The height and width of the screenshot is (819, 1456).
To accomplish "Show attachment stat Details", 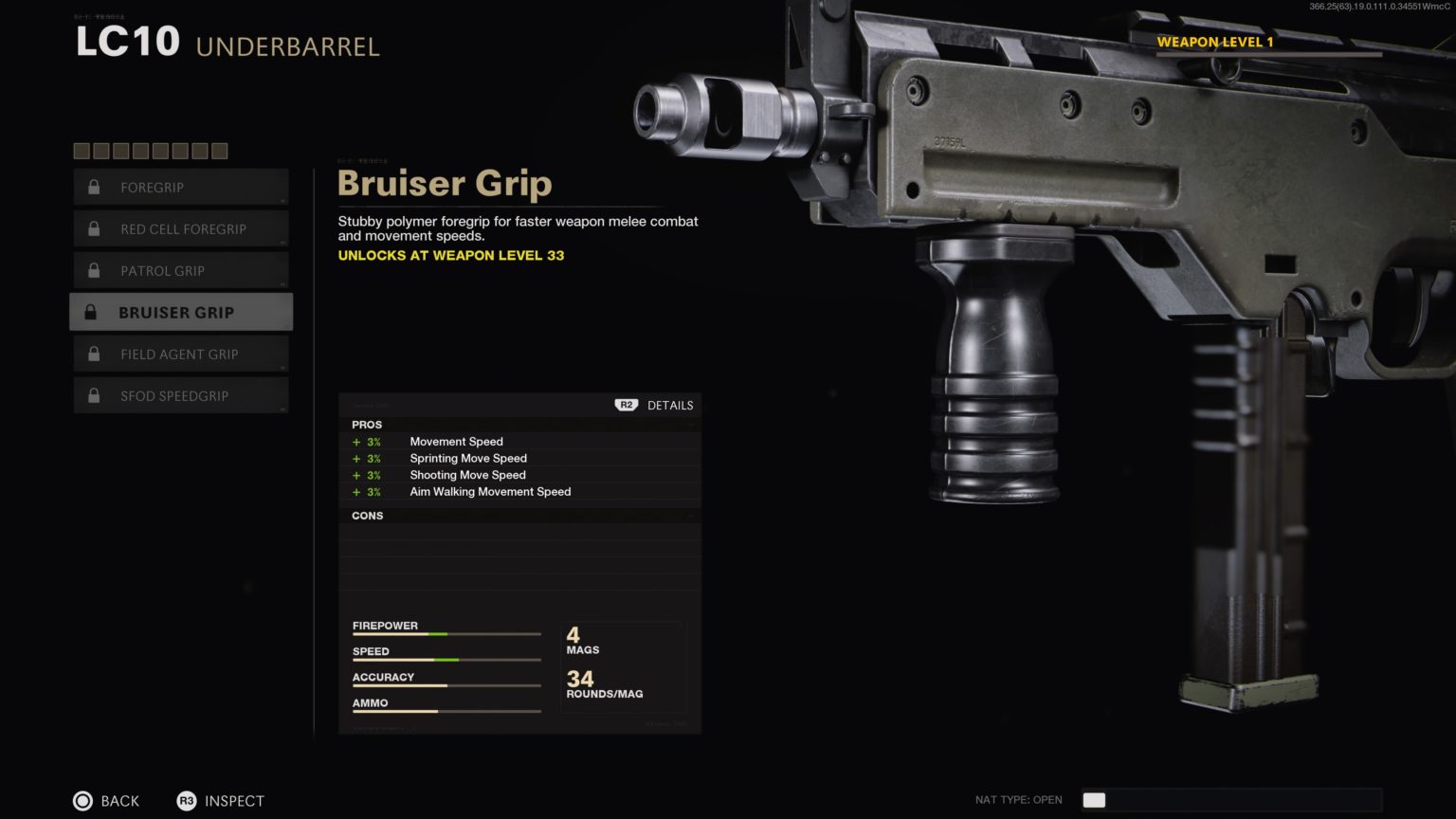I will click(655, 405).
